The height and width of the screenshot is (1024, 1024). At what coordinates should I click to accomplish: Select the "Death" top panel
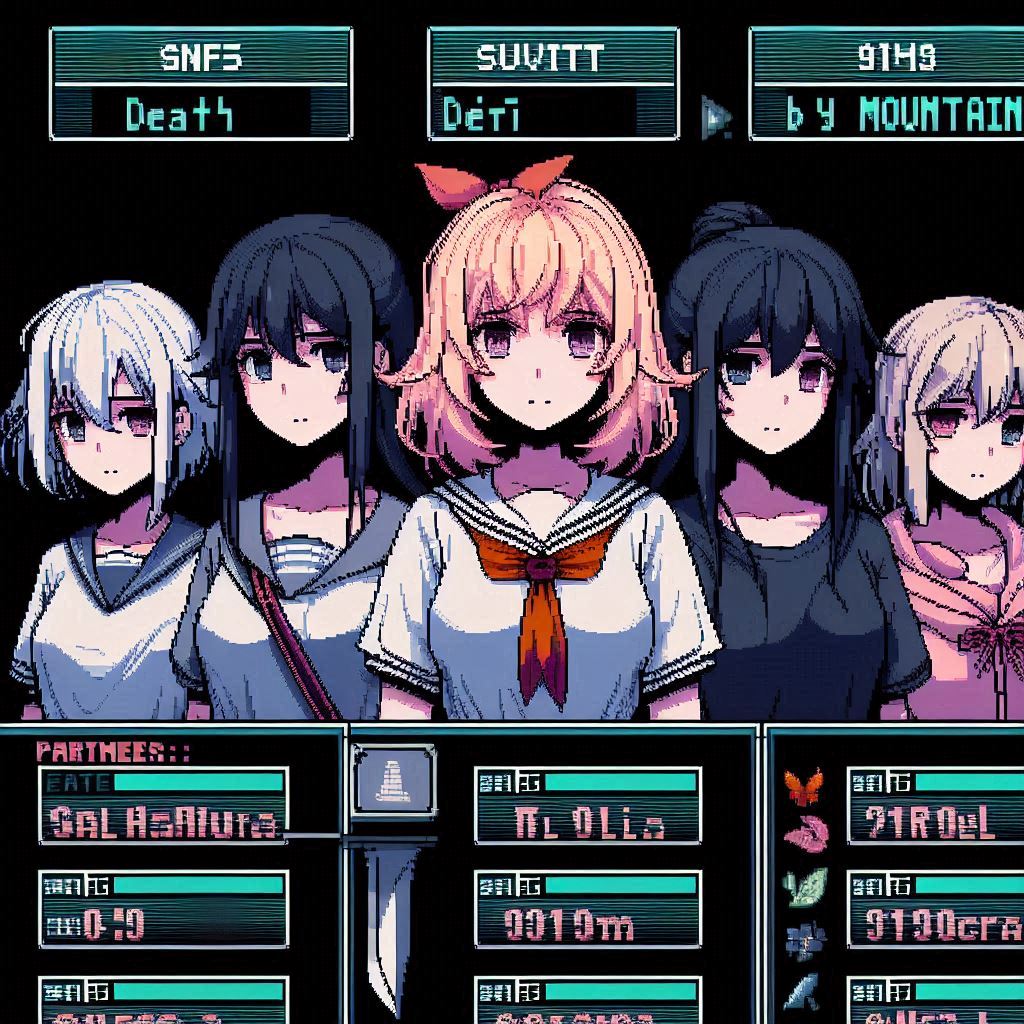201,84
